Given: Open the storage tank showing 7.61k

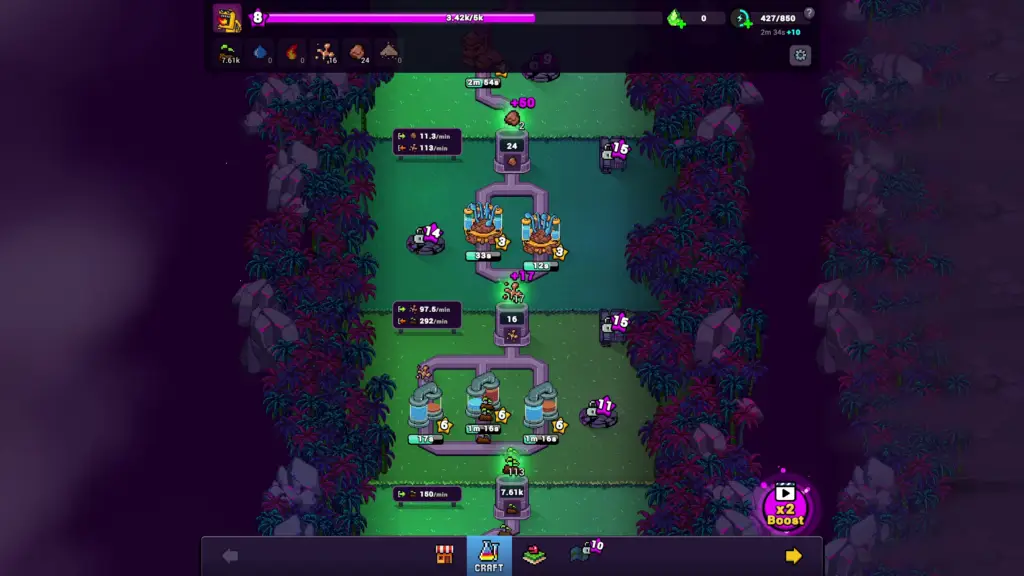Looking at the screenshot, I should click(512, 497).
